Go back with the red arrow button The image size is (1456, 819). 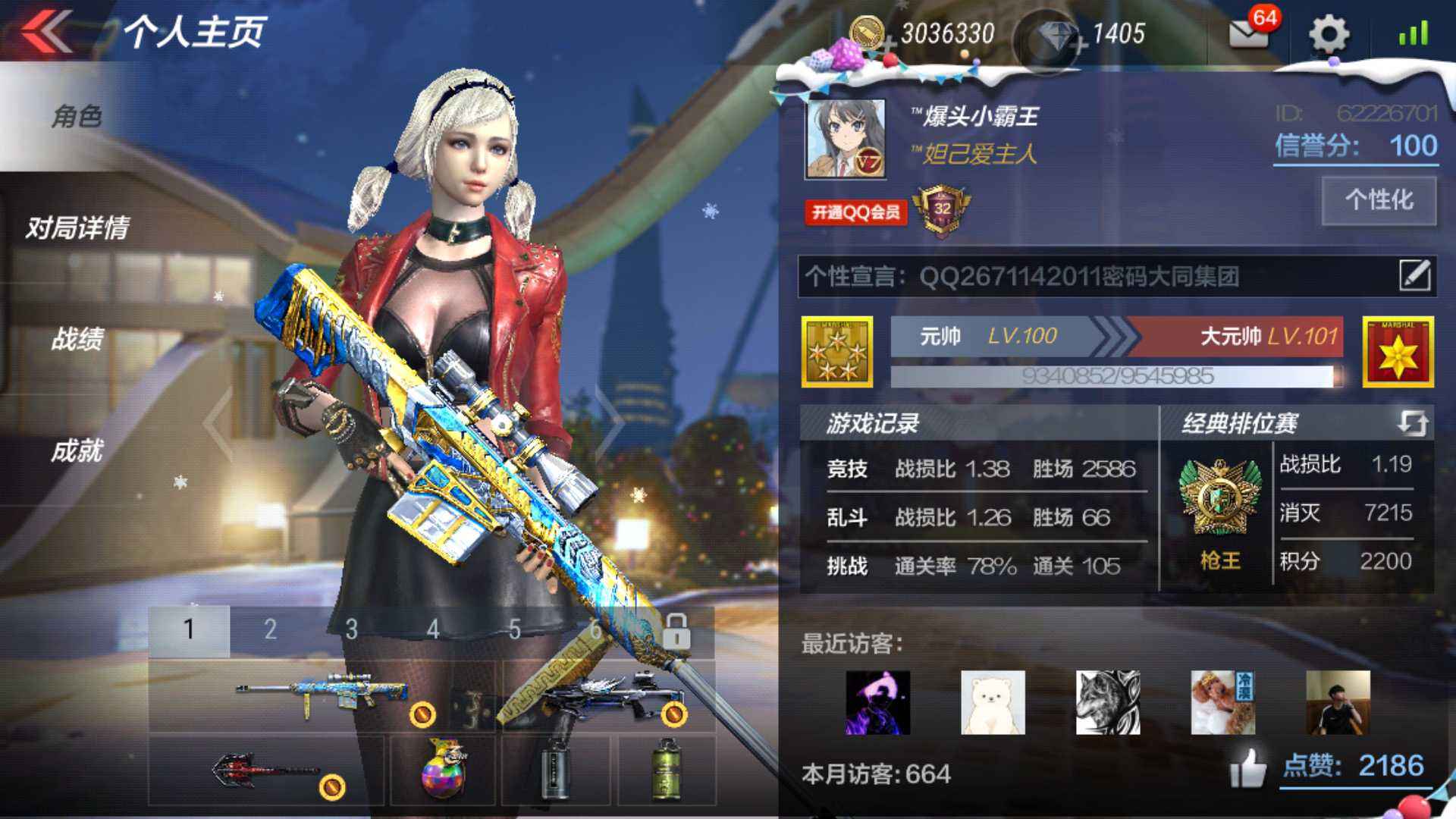coord(47,32)
